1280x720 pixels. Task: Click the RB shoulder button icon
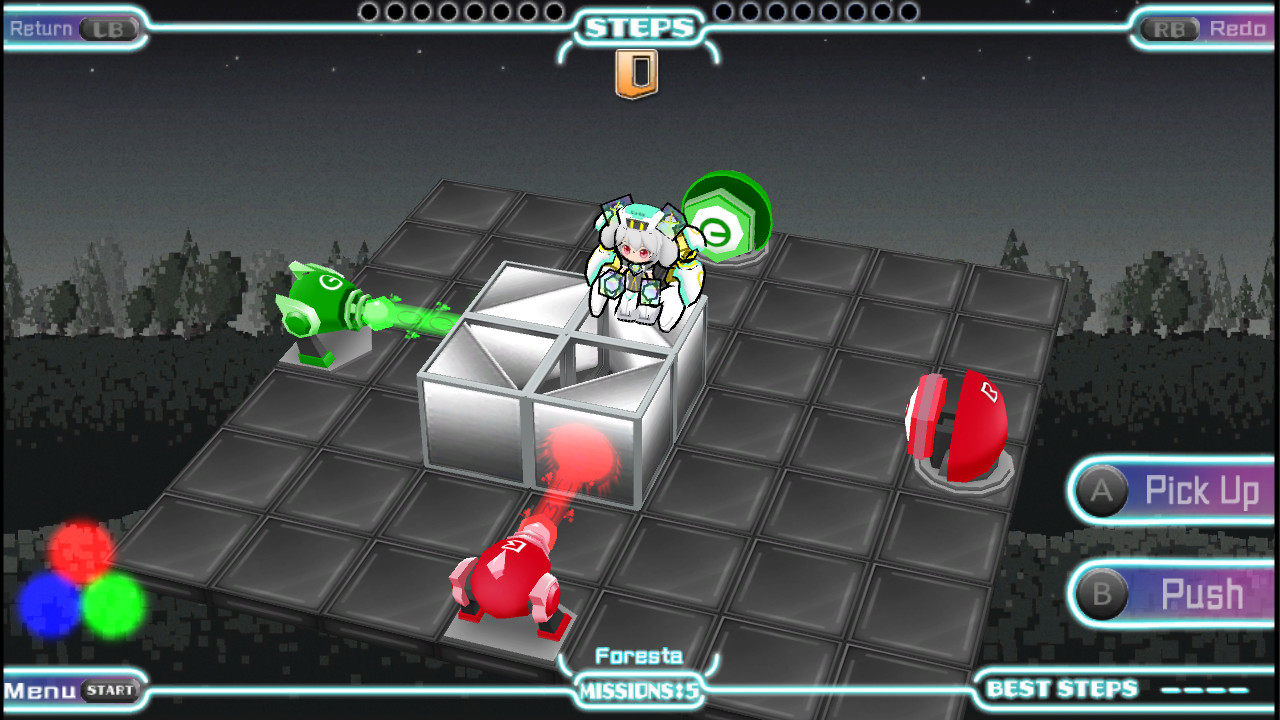(1168, 29)
